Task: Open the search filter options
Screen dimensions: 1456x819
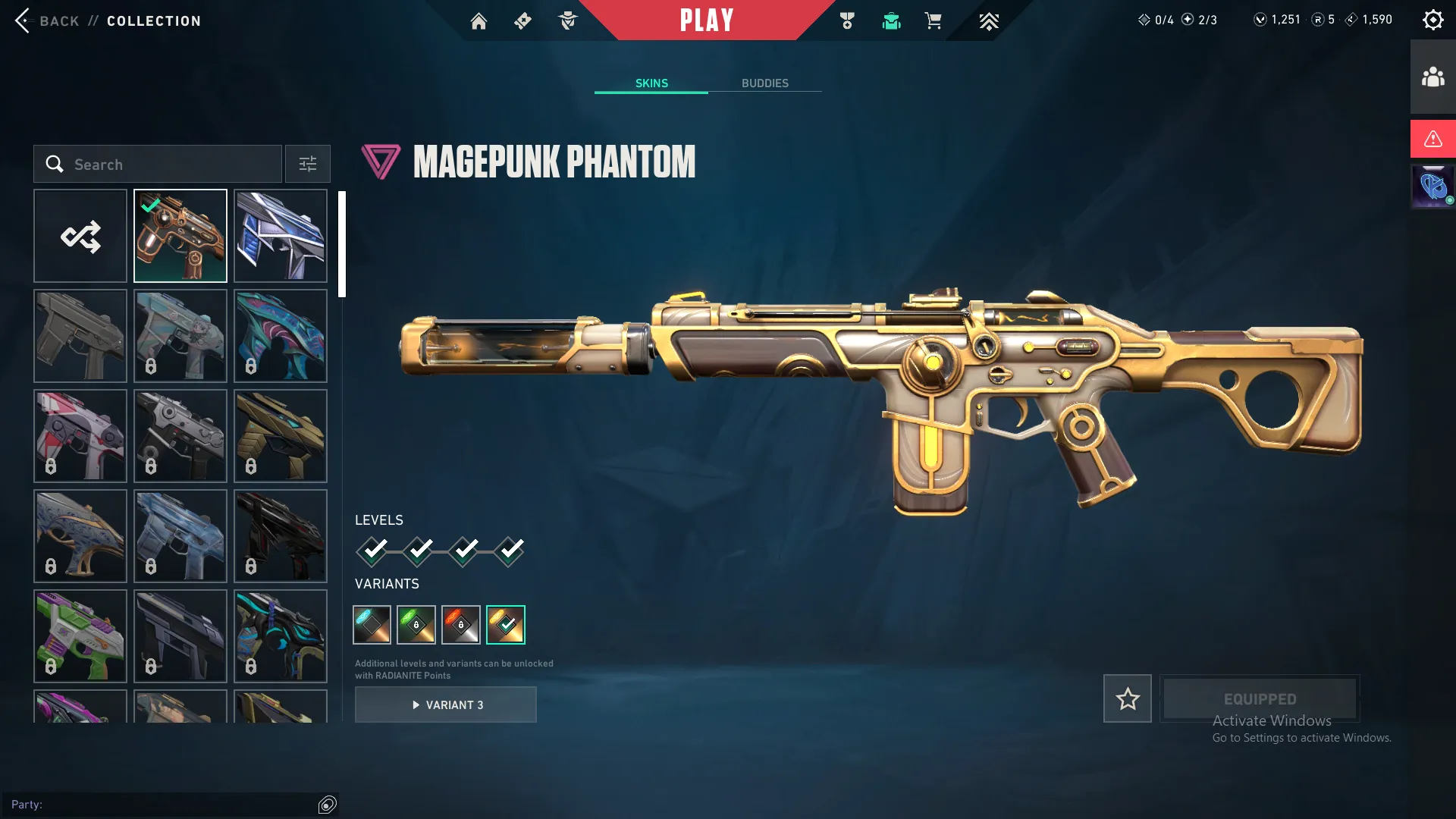Action: [307, 164]
